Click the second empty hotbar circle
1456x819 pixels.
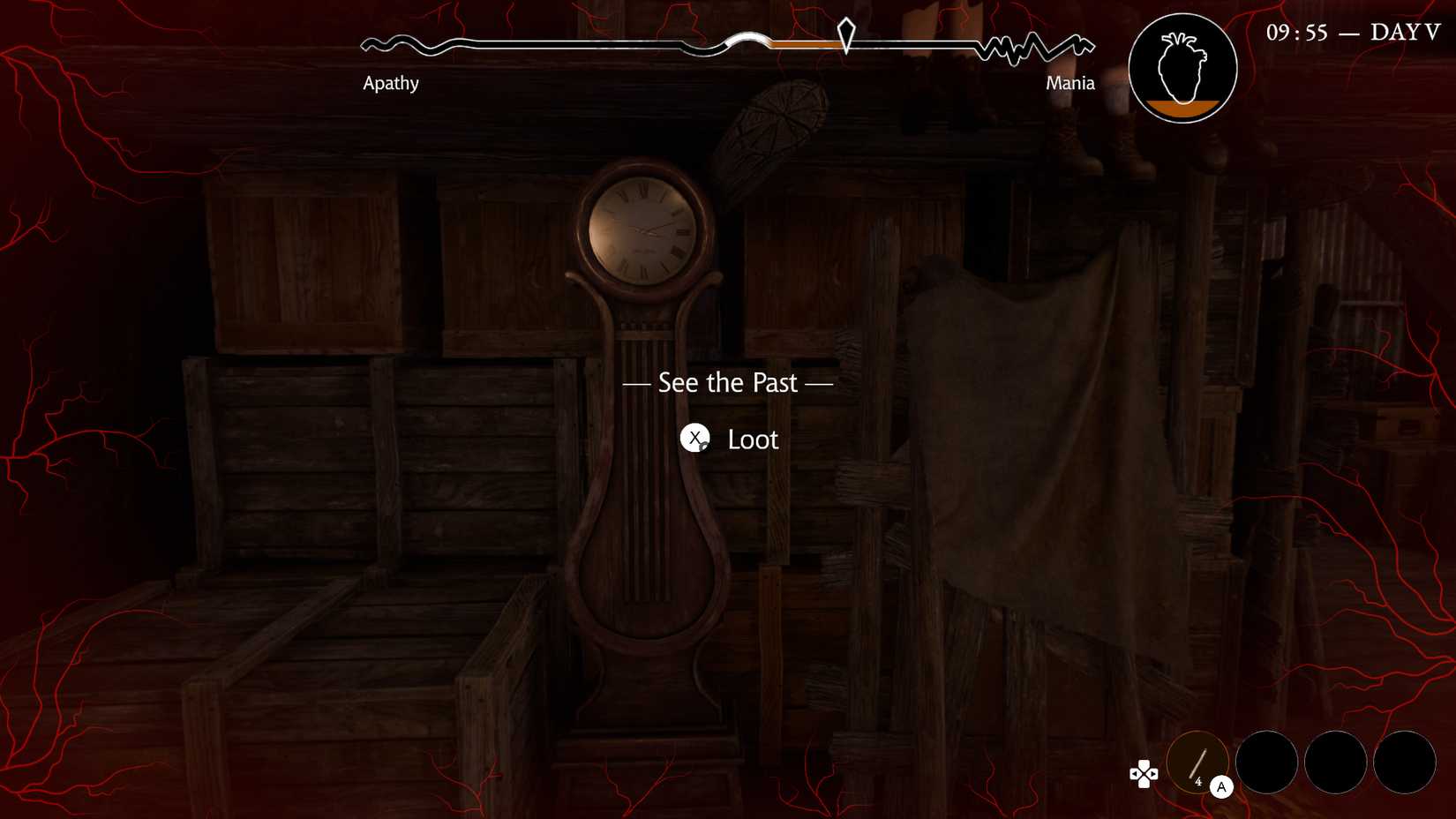(x=1267, y=761)
